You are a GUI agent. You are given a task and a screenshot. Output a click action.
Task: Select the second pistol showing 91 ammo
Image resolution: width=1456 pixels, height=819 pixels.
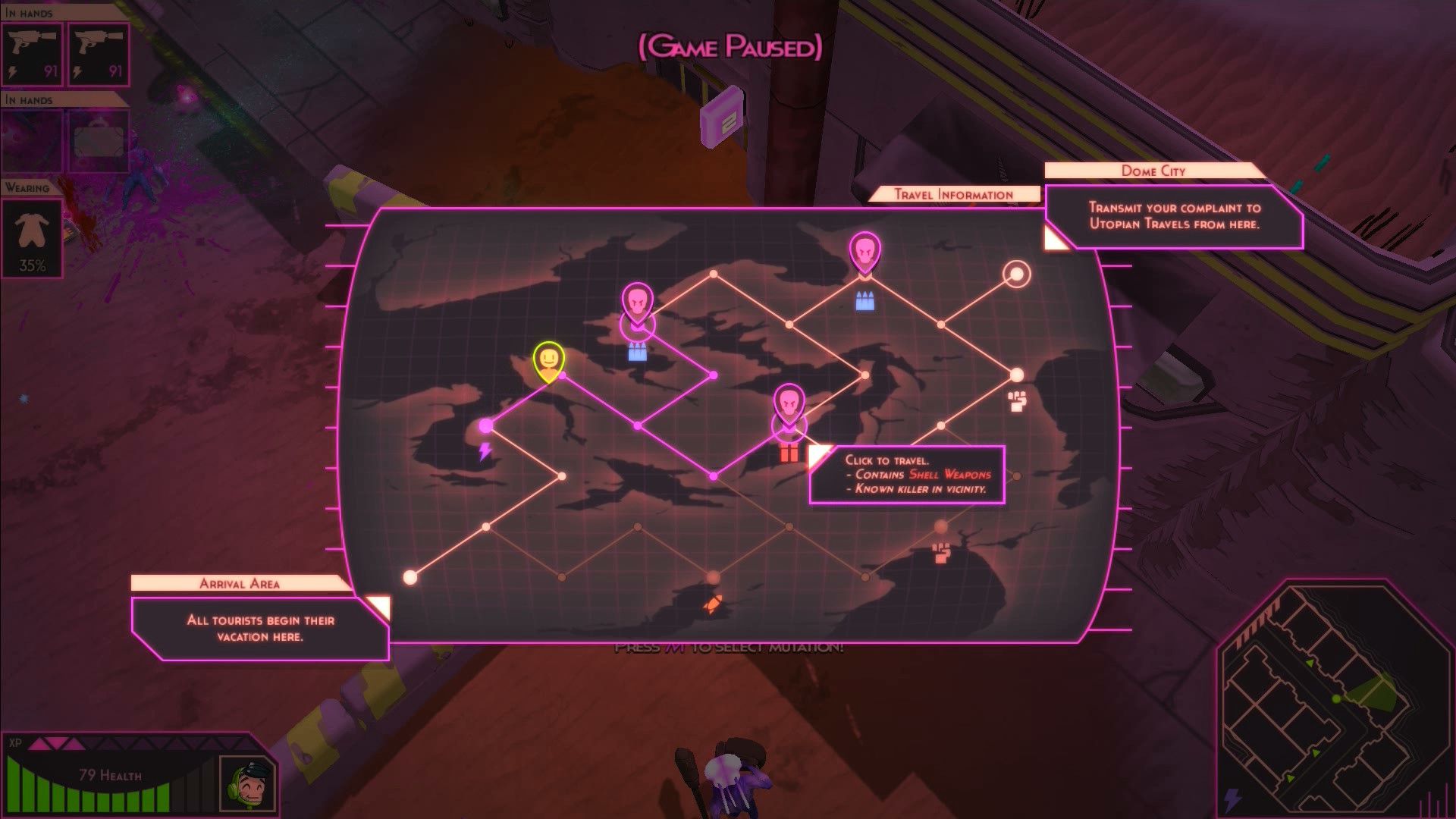pyautogui.click(x=101, y=52)
